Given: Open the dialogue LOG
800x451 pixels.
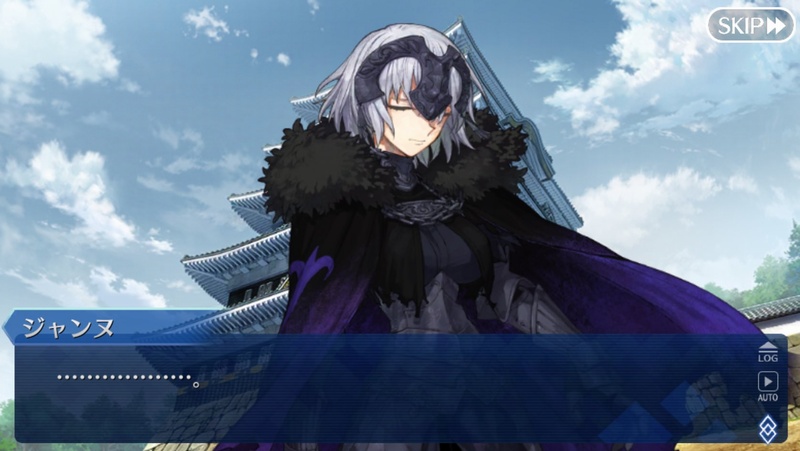Looking at the screenshot, I should point(767,351).
